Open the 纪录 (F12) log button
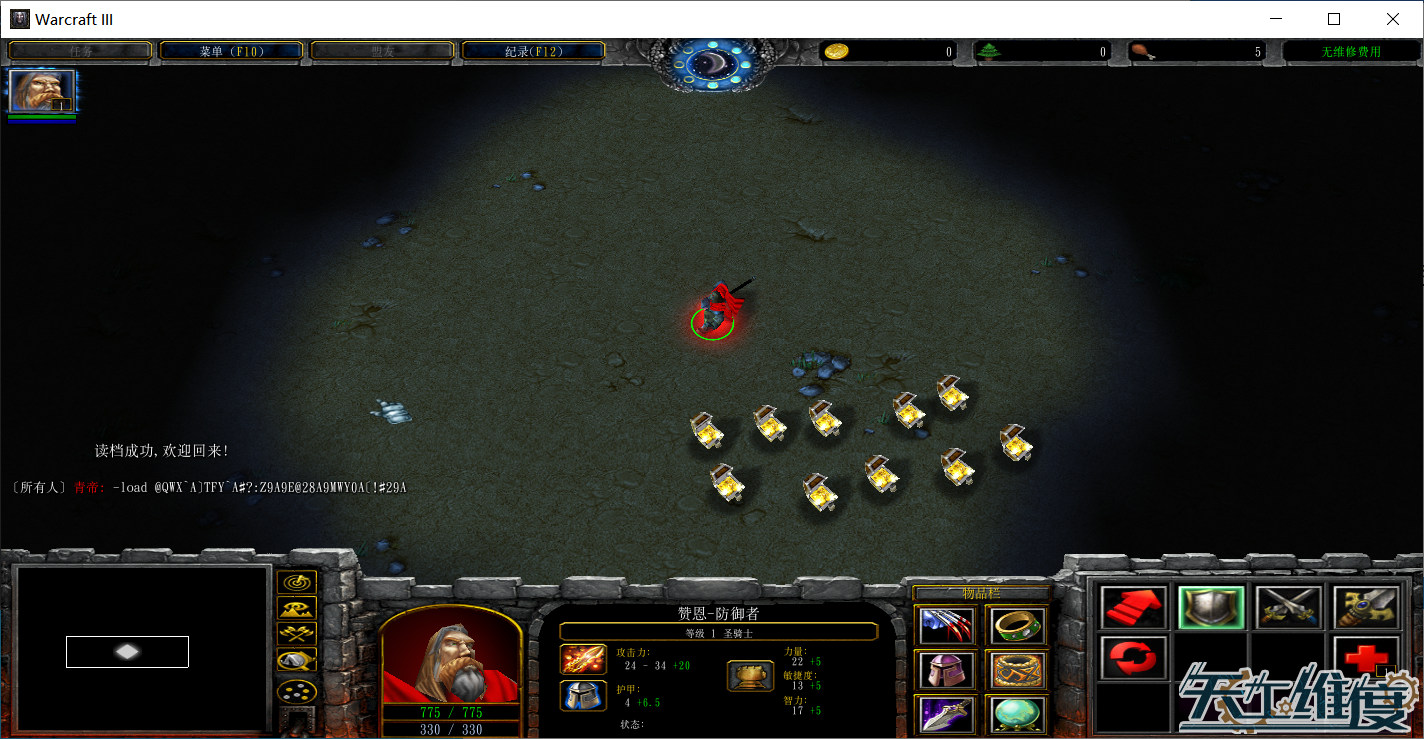Viewport: 1424px width, 739px height. click(x=533, y=51)
